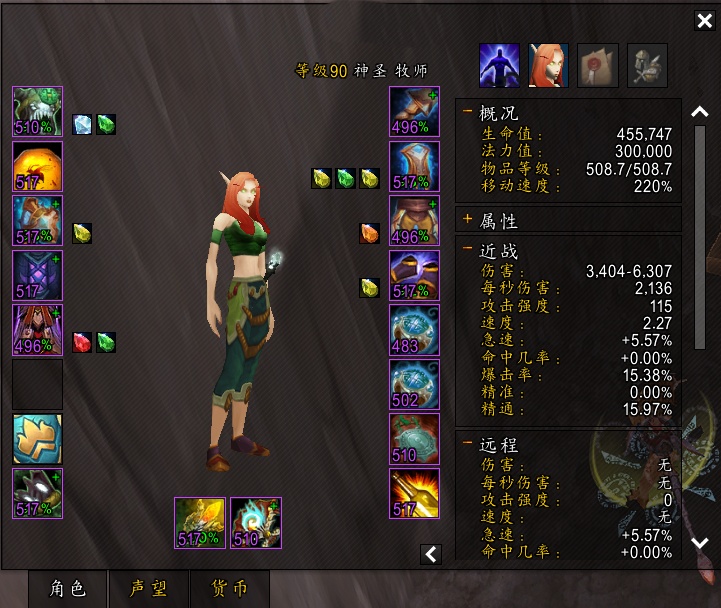Collapse the 概况 overview section
Screen dimensions: 721x608
pos(468,113)
